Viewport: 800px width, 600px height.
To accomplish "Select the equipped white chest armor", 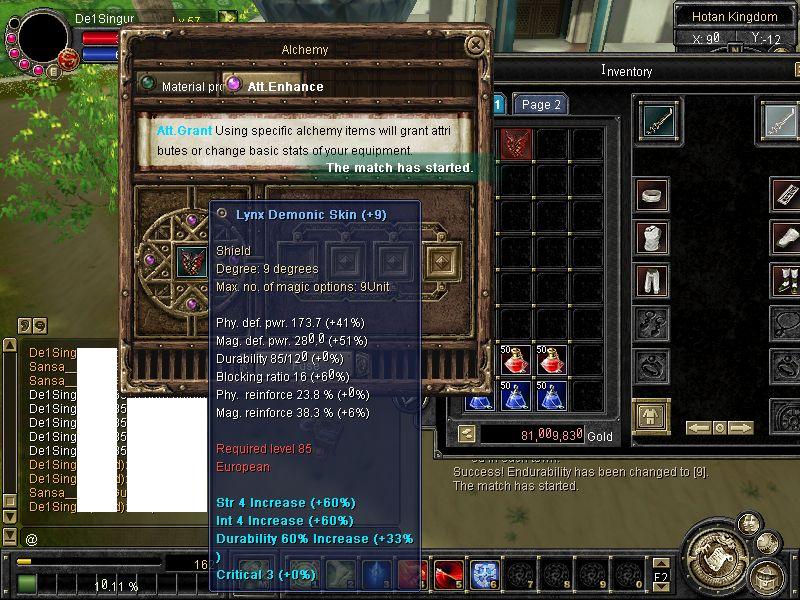I will pos(653,238).
